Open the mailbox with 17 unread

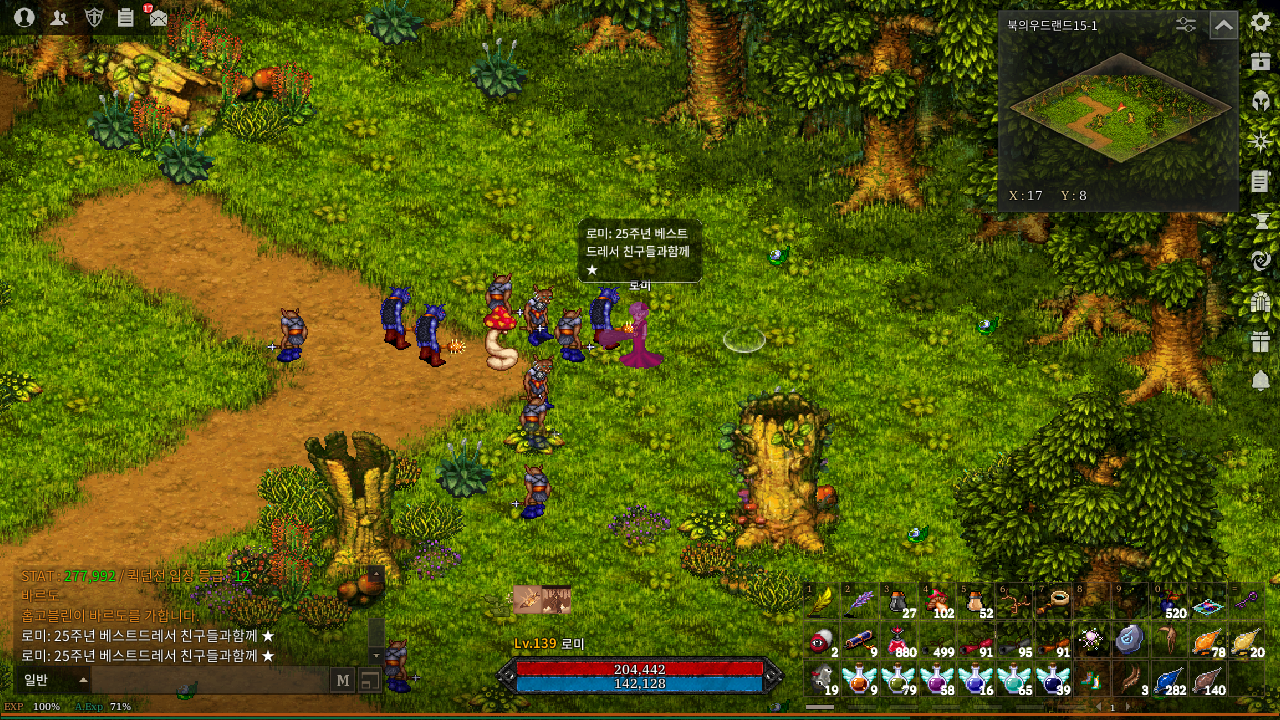click(x=157, y=17)
